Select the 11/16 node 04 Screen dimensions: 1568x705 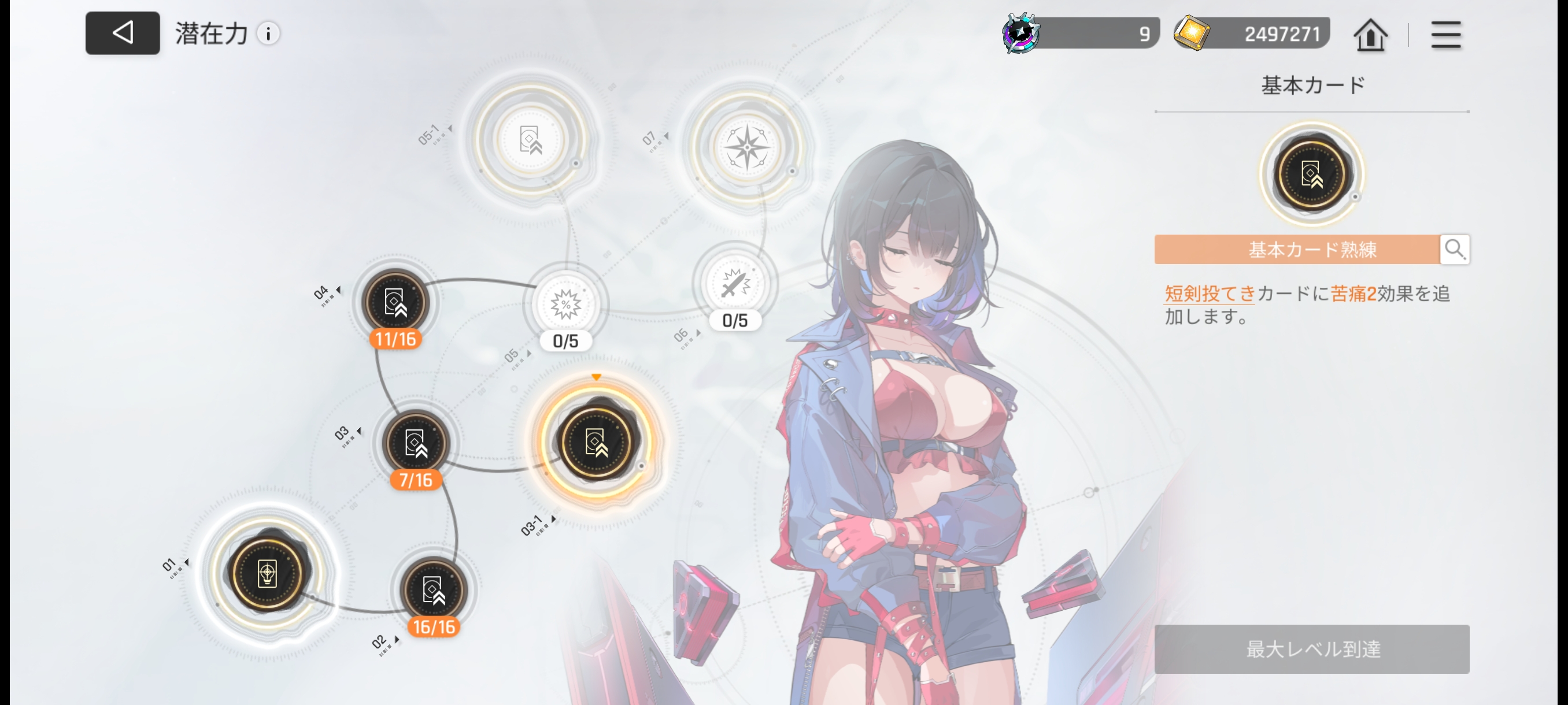[x=395, y=302]
